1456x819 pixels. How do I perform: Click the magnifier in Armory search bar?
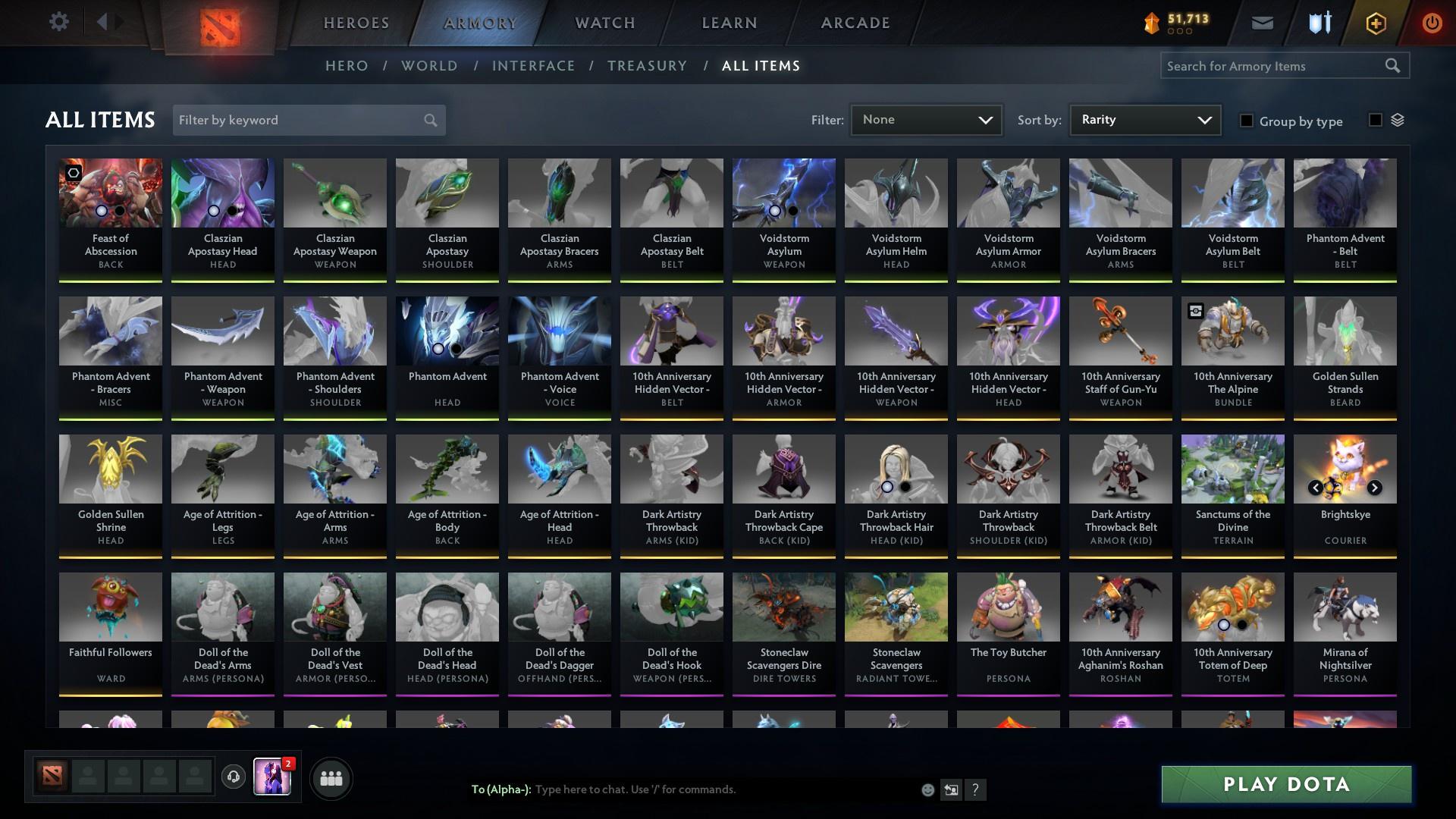click(x=1394, y=66)
